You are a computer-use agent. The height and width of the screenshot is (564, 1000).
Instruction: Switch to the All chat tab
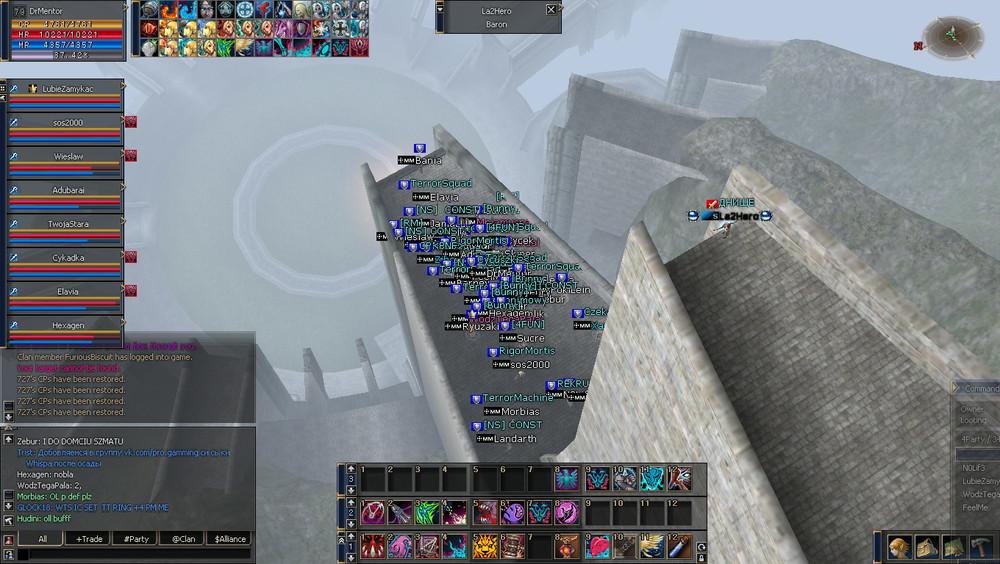click(42, 539)
